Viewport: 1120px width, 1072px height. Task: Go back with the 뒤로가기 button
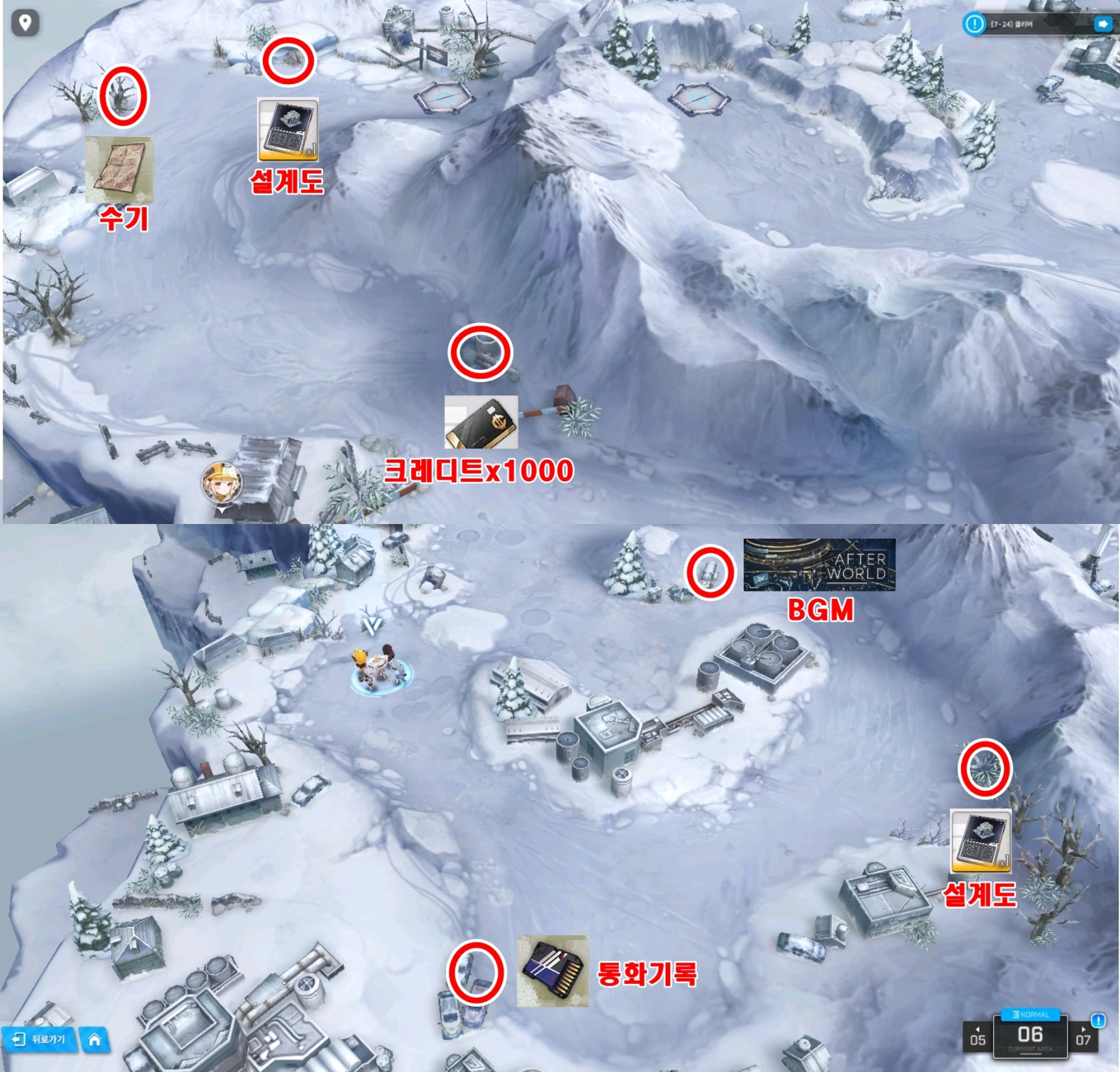pyautogui.click(x=40, y=1039)
